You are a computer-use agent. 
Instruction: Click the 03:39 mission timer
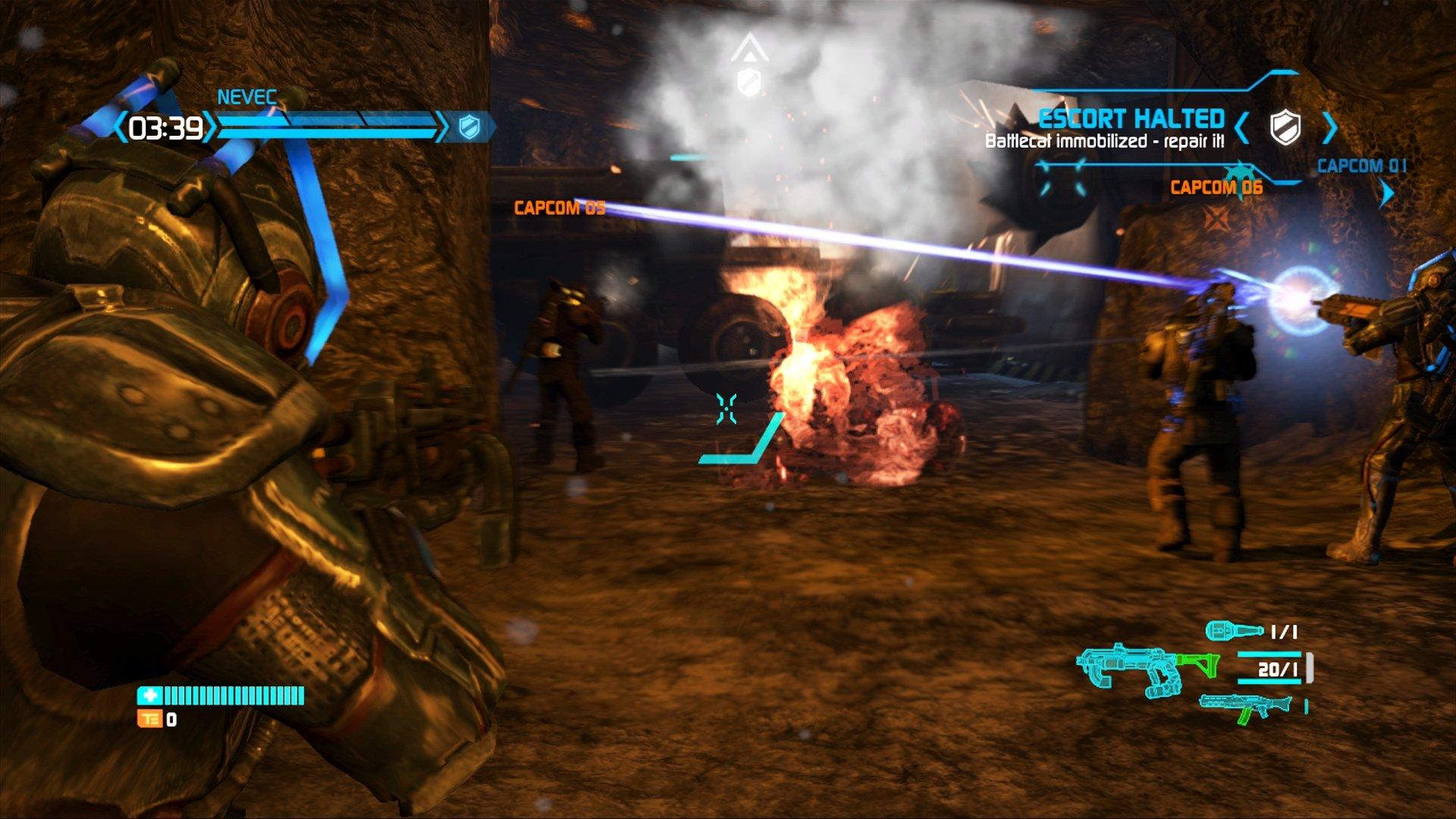tap(165, 129)
